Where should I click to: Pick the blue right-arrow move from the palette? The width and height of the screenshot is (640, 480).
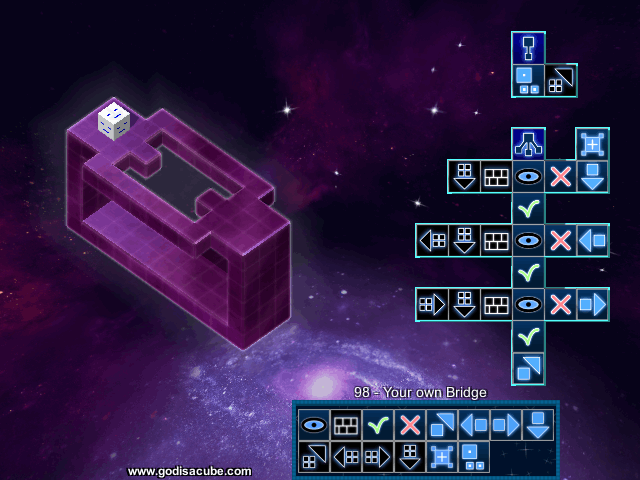click(506, 424)
